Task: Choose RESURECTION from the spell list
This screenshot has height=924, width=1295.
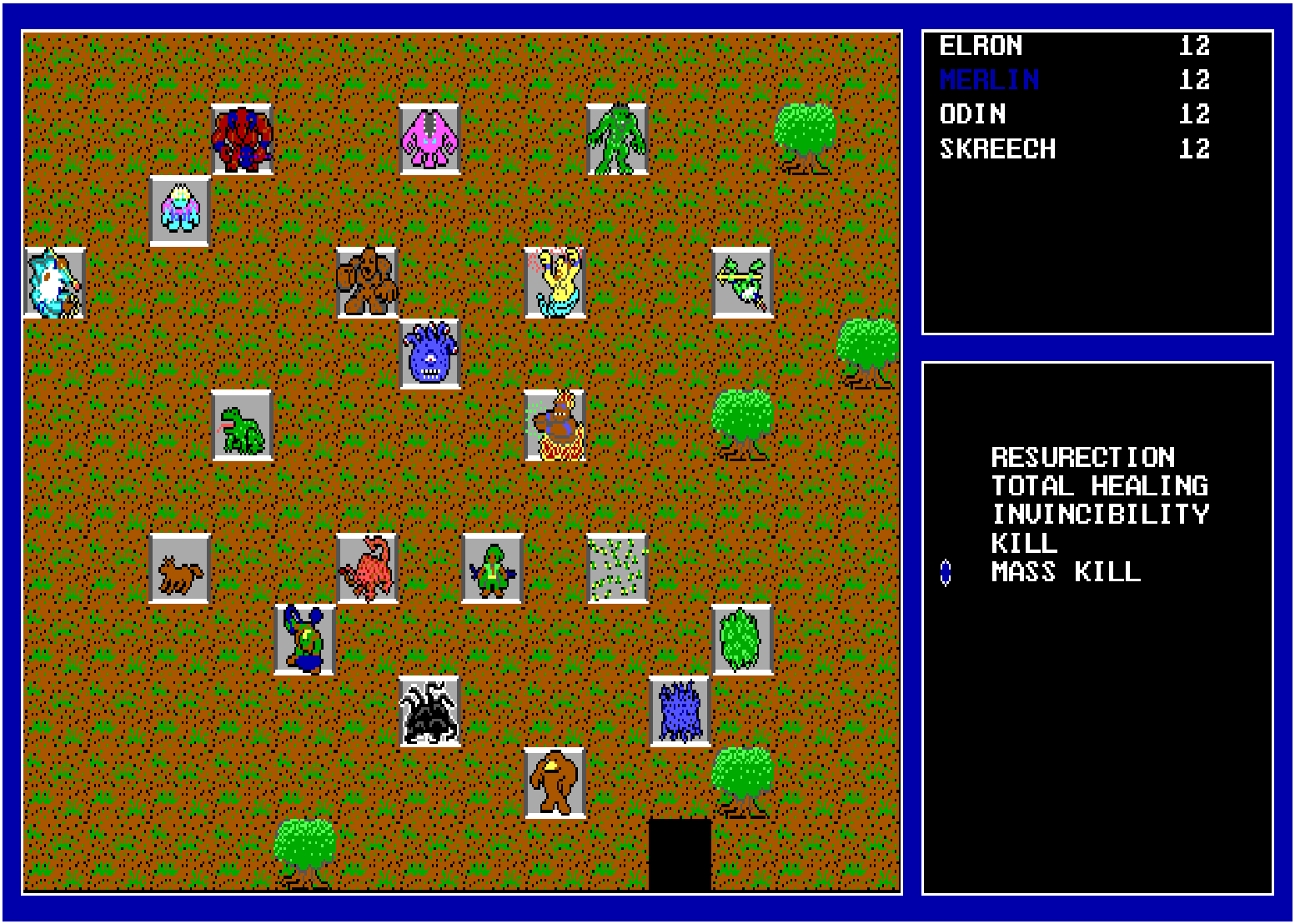Action: click(1081, 457)
